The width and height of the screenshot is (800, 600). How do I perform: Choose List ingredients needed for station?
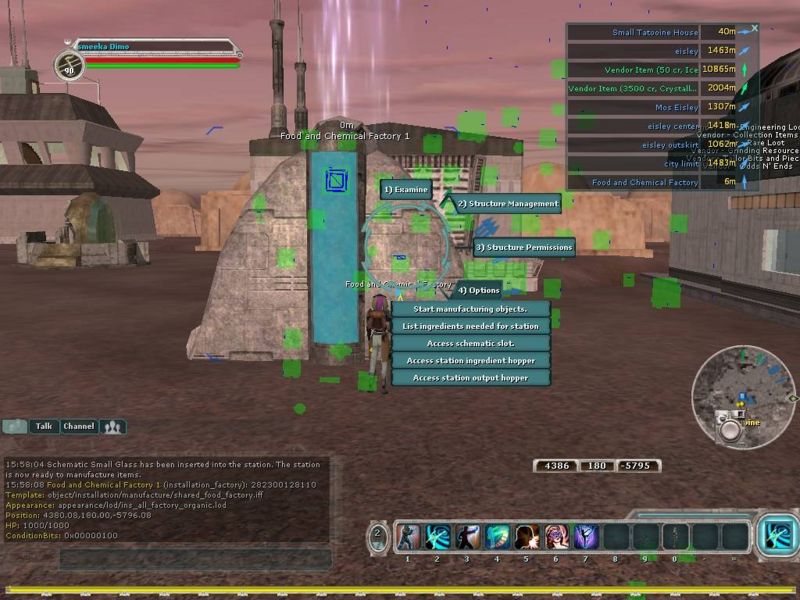[470, 326]
